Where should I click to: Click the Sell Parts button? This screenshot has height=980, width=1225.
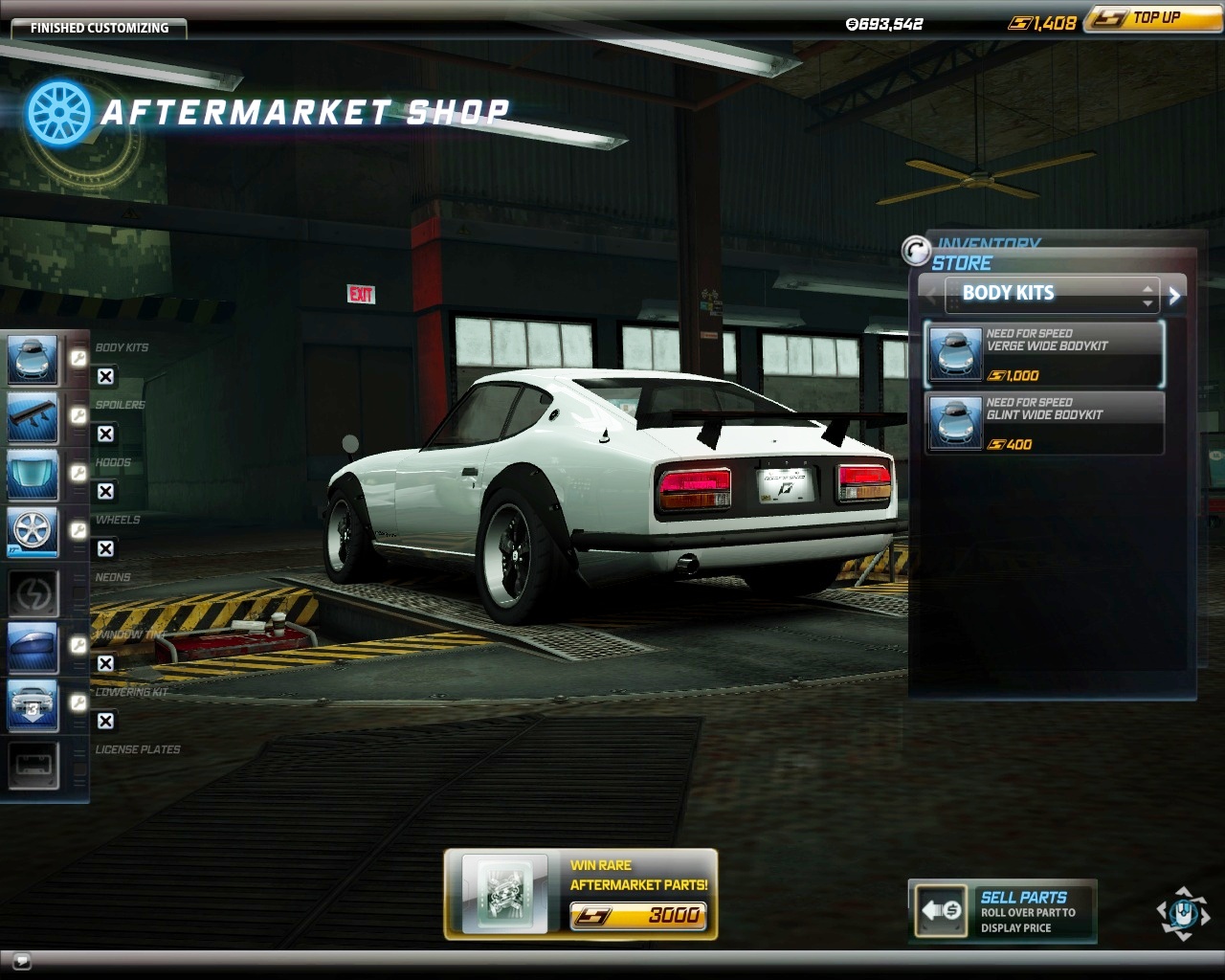point(1002,911)
